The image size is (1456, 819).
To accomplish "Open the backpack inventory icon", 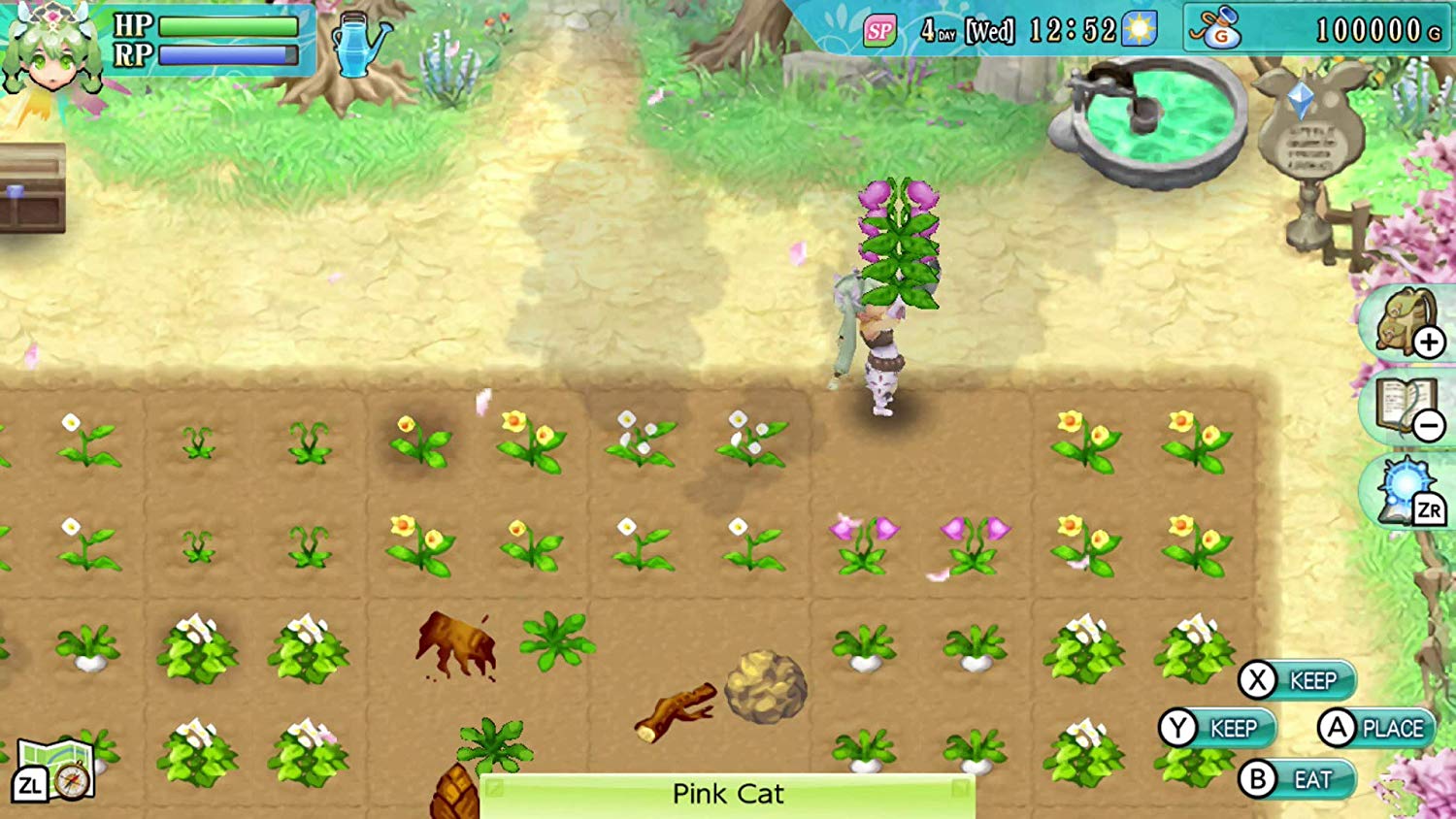I will [x=1402, y=323].
